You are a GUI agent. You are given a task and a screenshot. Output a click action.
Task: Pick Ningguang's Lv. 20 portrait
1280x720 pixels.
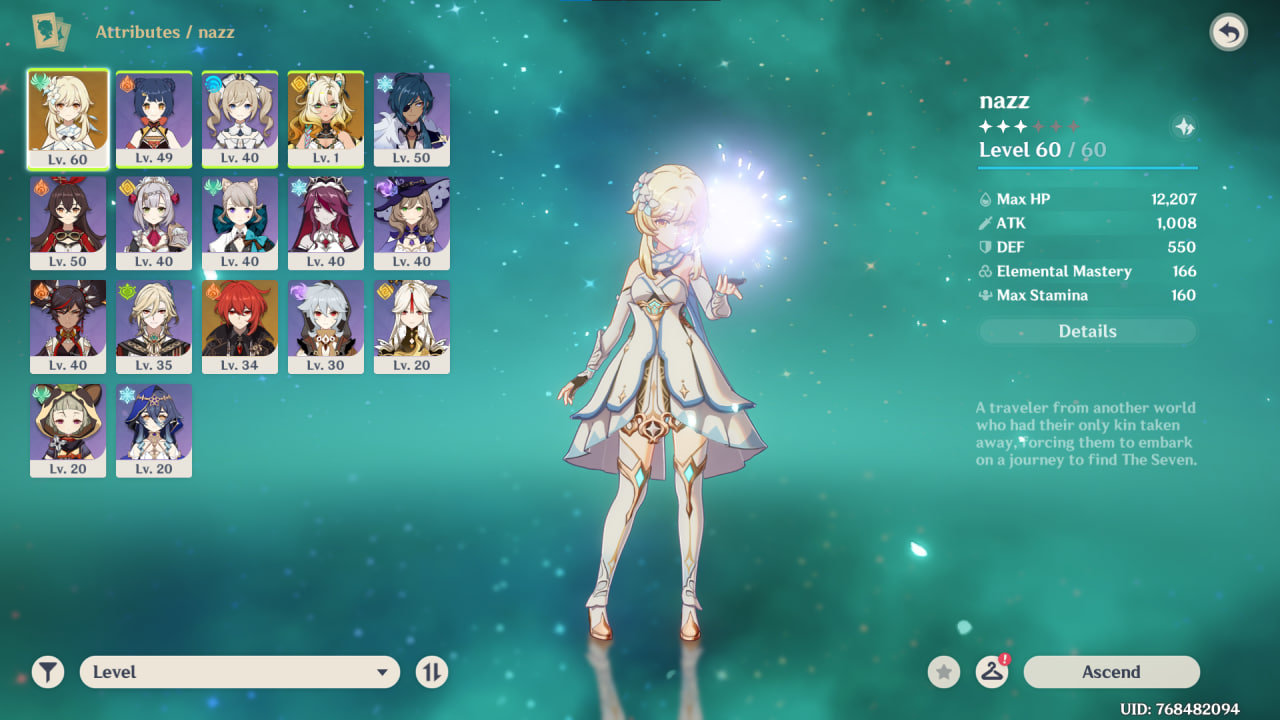(412, 327)
